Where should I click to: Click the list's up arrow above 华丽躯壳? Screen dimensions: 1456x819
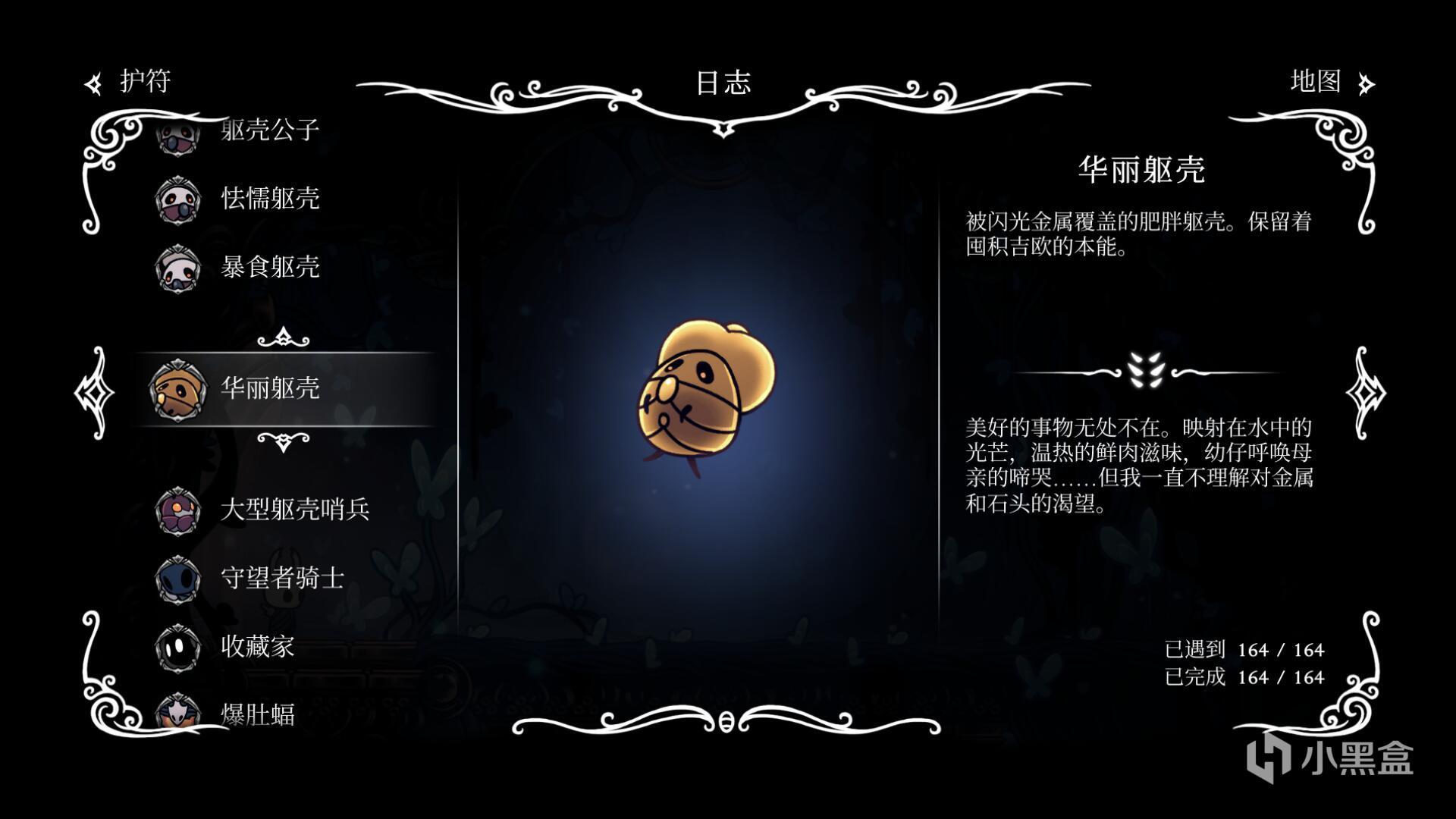(283, 337)
